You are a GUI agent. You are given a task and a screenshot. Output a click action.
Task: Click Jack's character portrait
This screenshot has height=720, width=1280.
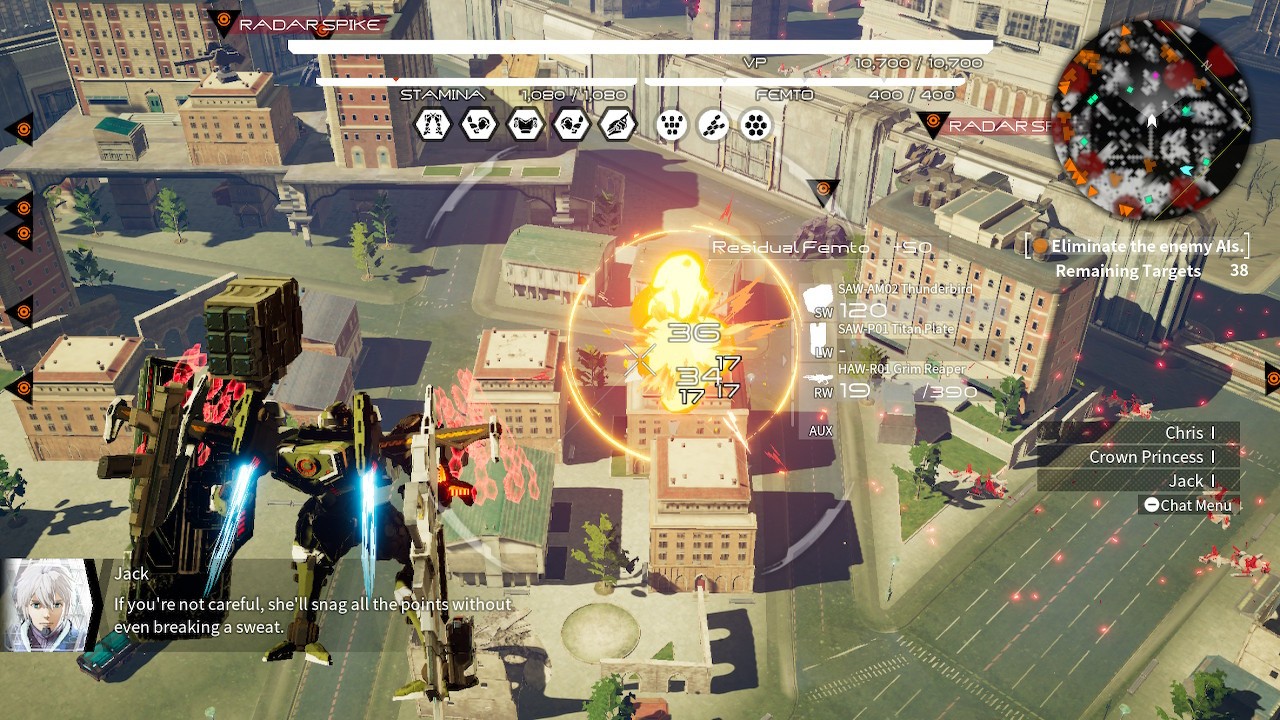tap(48, 605)
